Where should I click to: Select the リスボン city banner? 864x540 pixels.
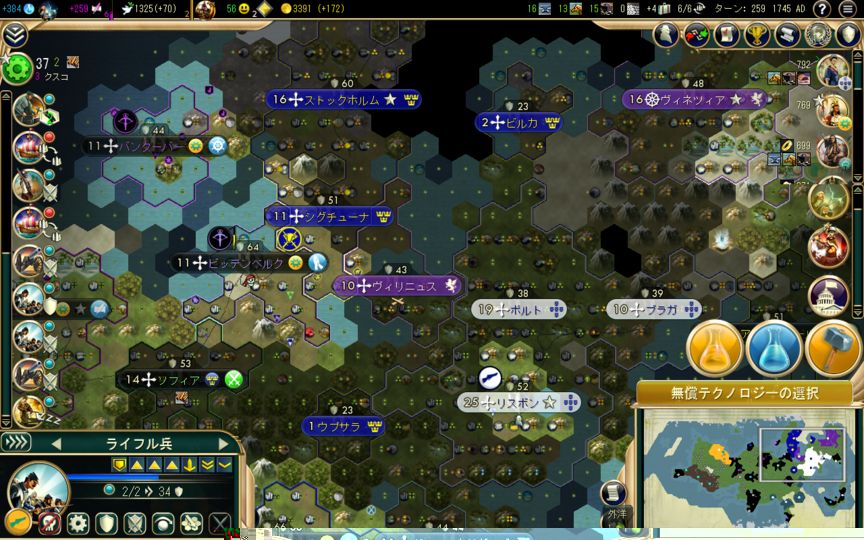(519, 402)
